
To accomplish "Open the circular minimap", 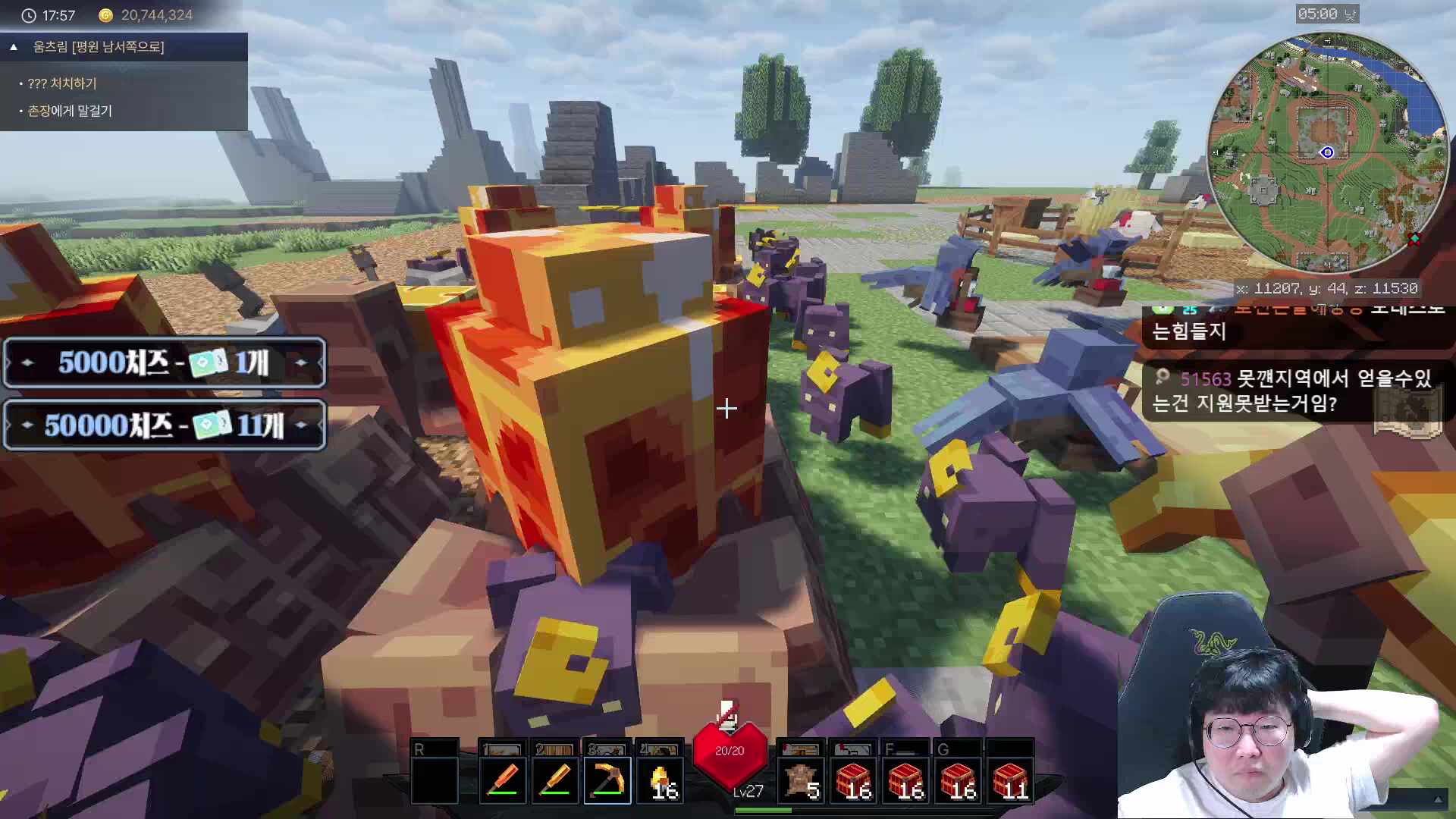I will (1327, 152).
